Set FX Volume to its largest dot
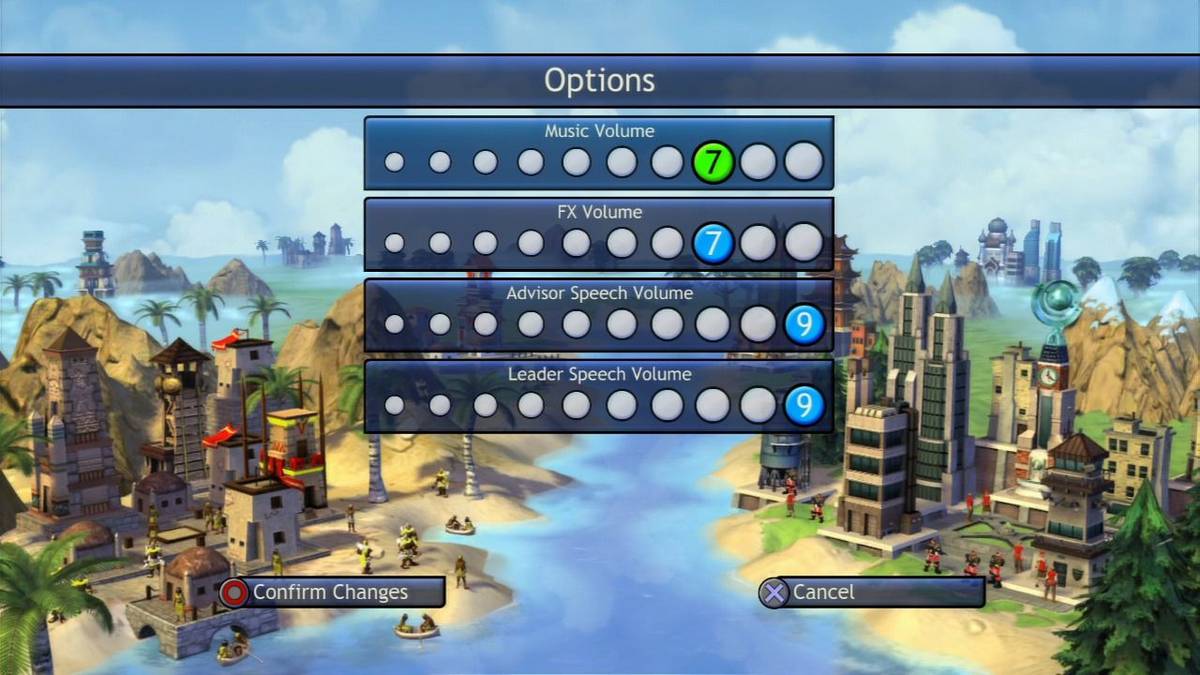The image size is (1200, 675). [x=804, y=243]
